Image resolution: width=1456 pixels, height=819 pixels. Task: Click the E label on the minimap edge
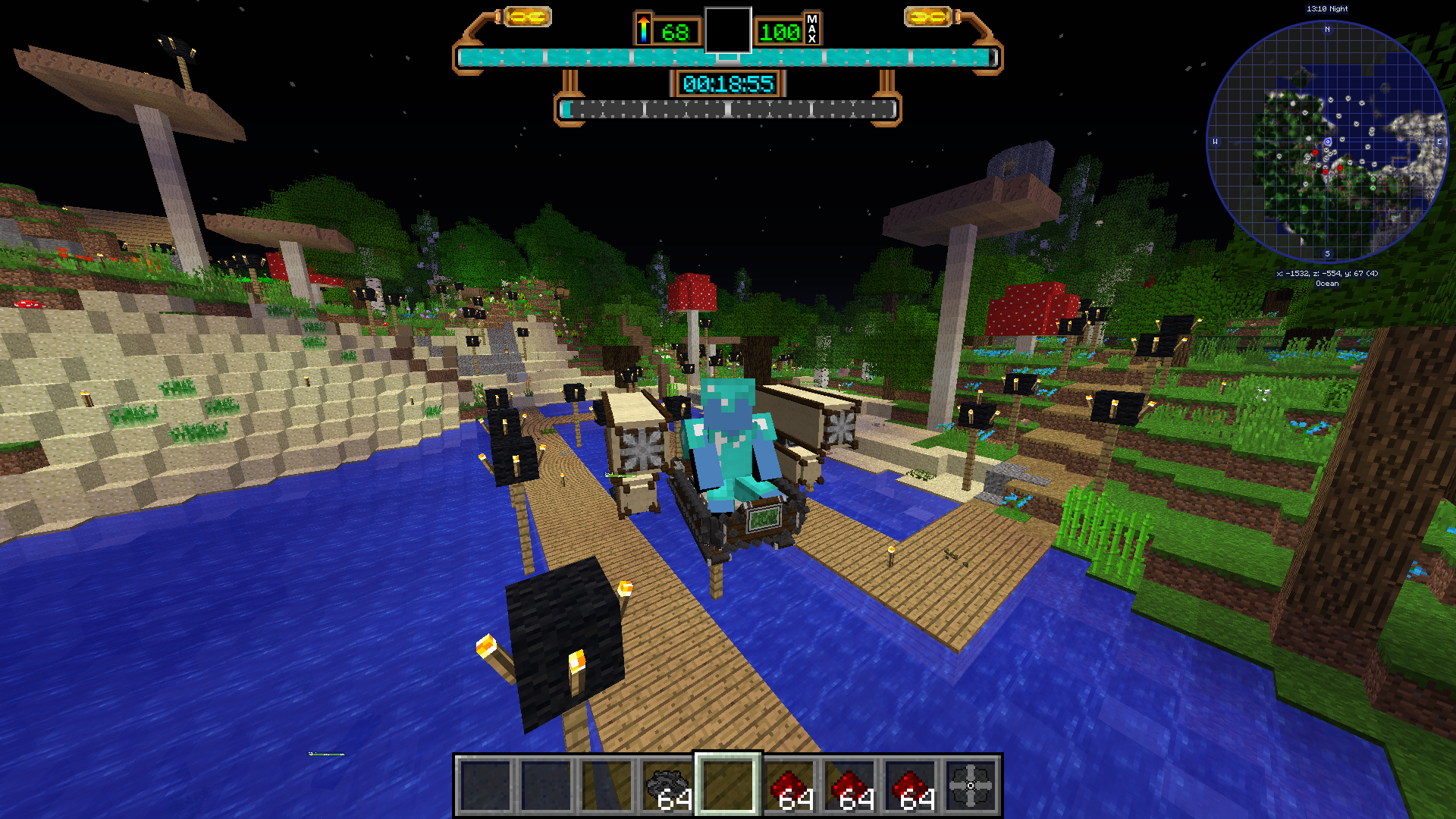tap(1438, 140)
